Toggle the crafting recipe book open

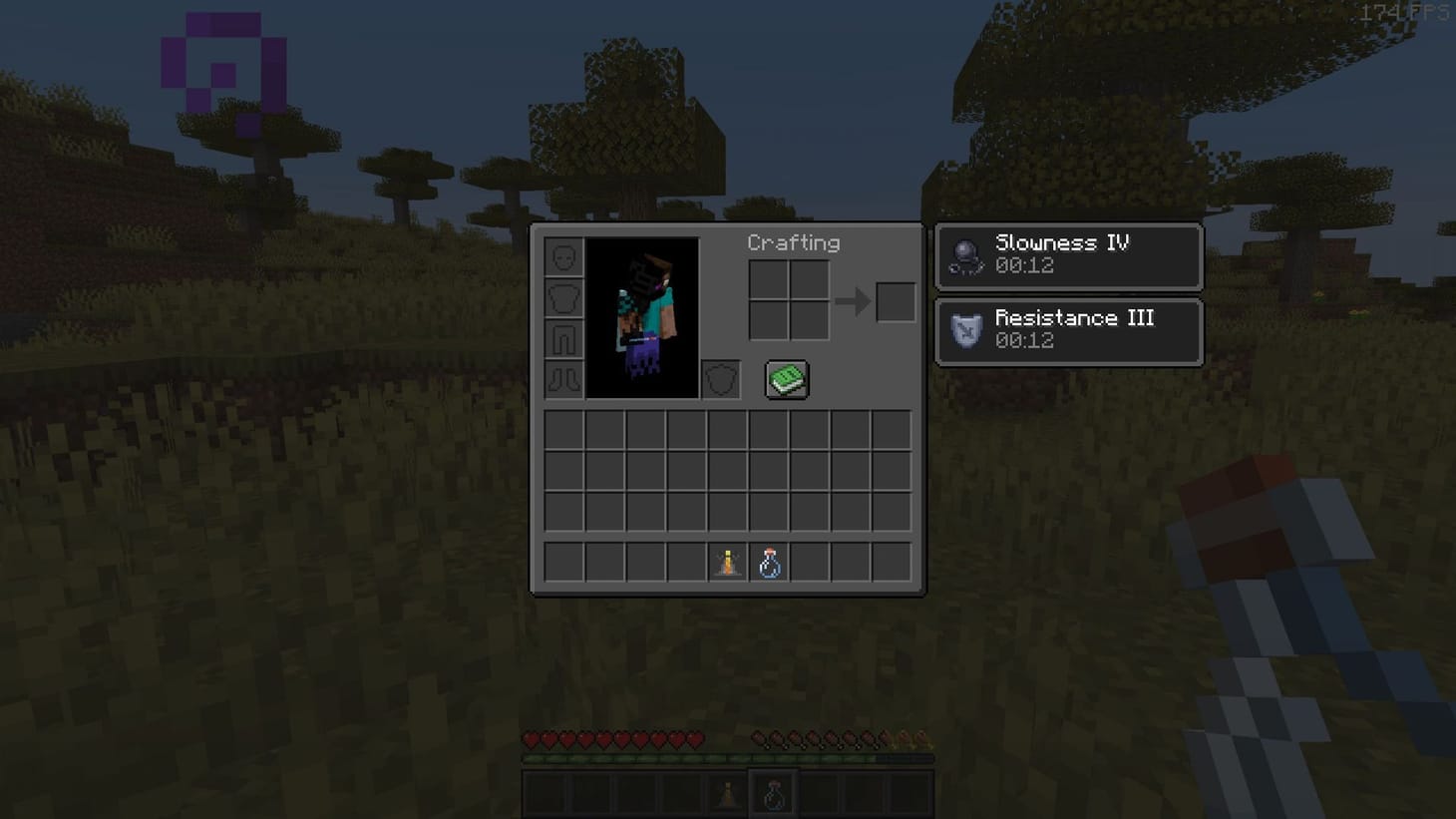(787, 379)
